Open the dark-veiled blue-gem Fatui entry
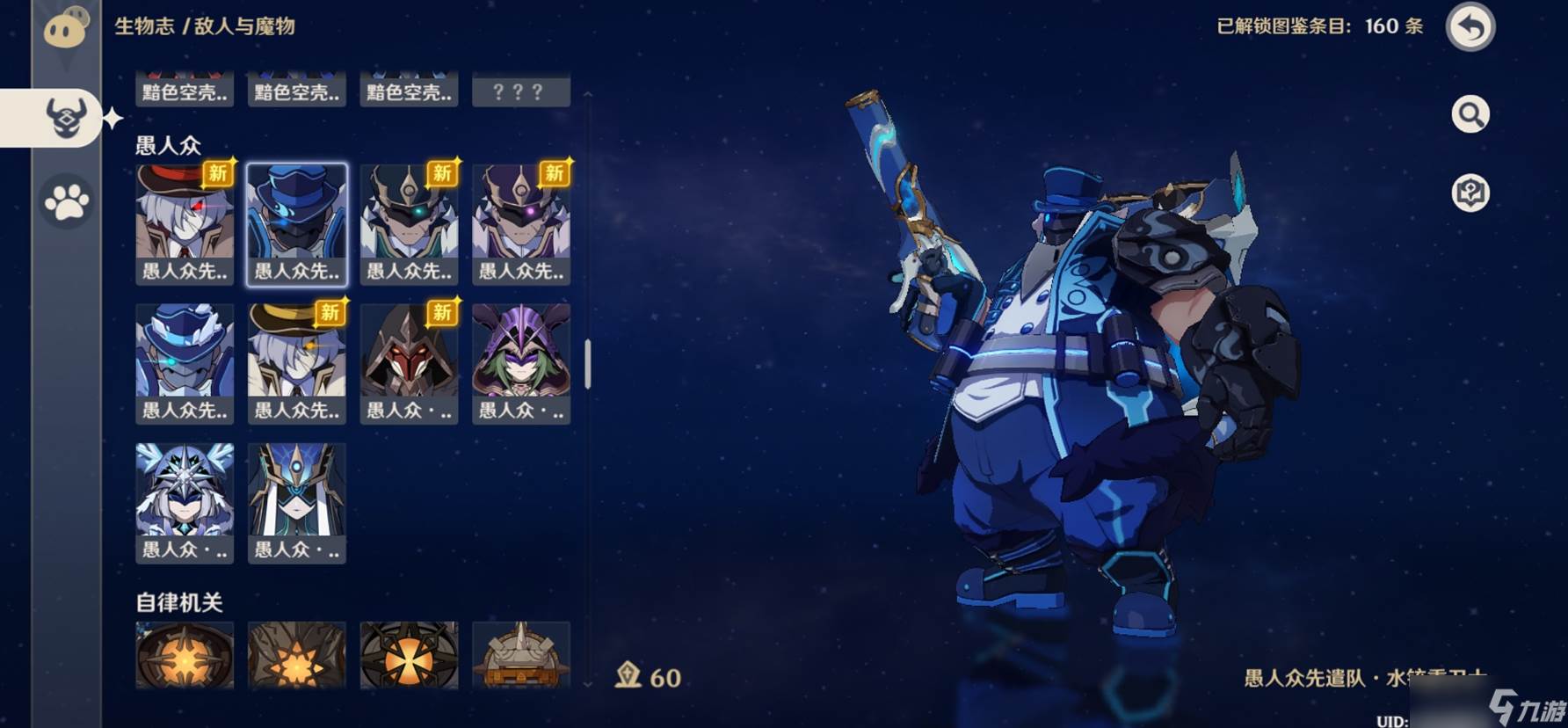This screenshot has width=1568, height=728. click(x=297, y=503)
